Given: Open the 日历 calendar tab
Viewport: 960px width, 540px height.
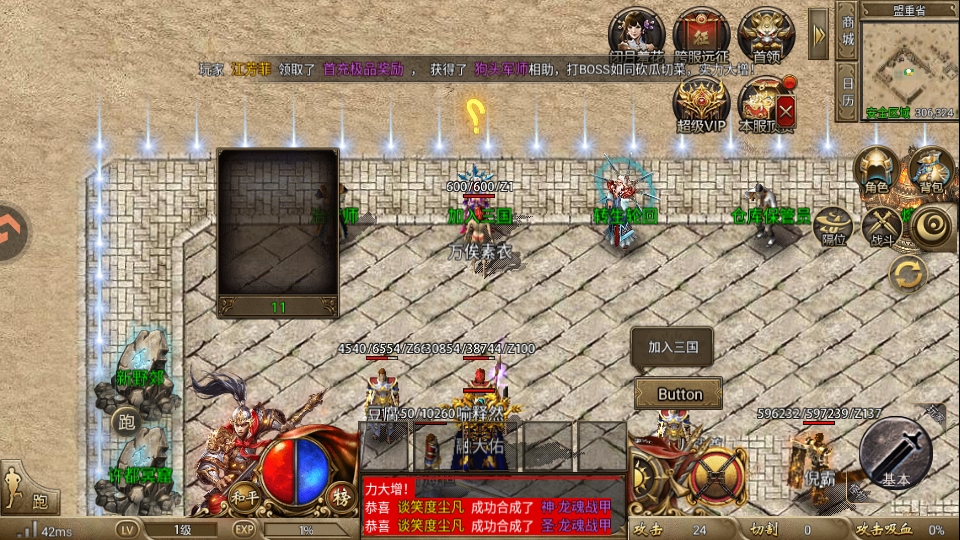Looking at the screenshot, I should [847, 94].
